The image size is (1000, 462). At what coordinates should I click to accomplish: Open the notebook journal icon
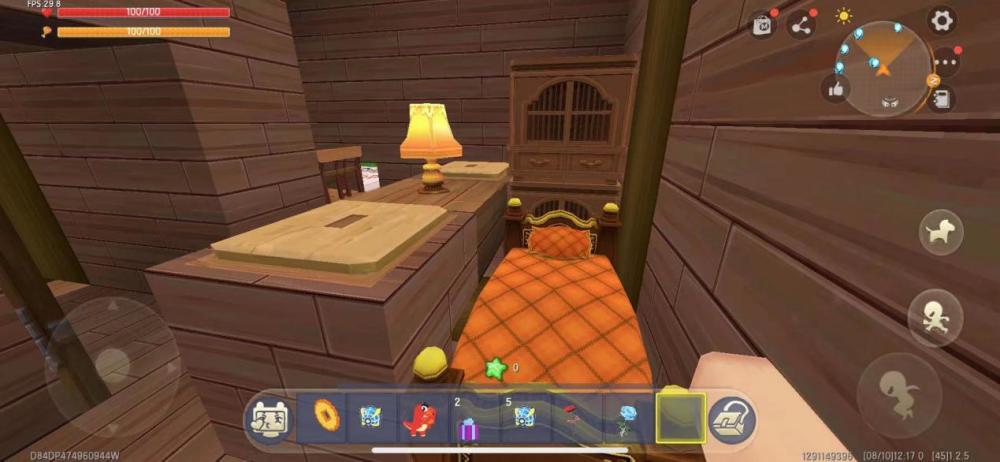pyautogui.click(x=941, y=98)
